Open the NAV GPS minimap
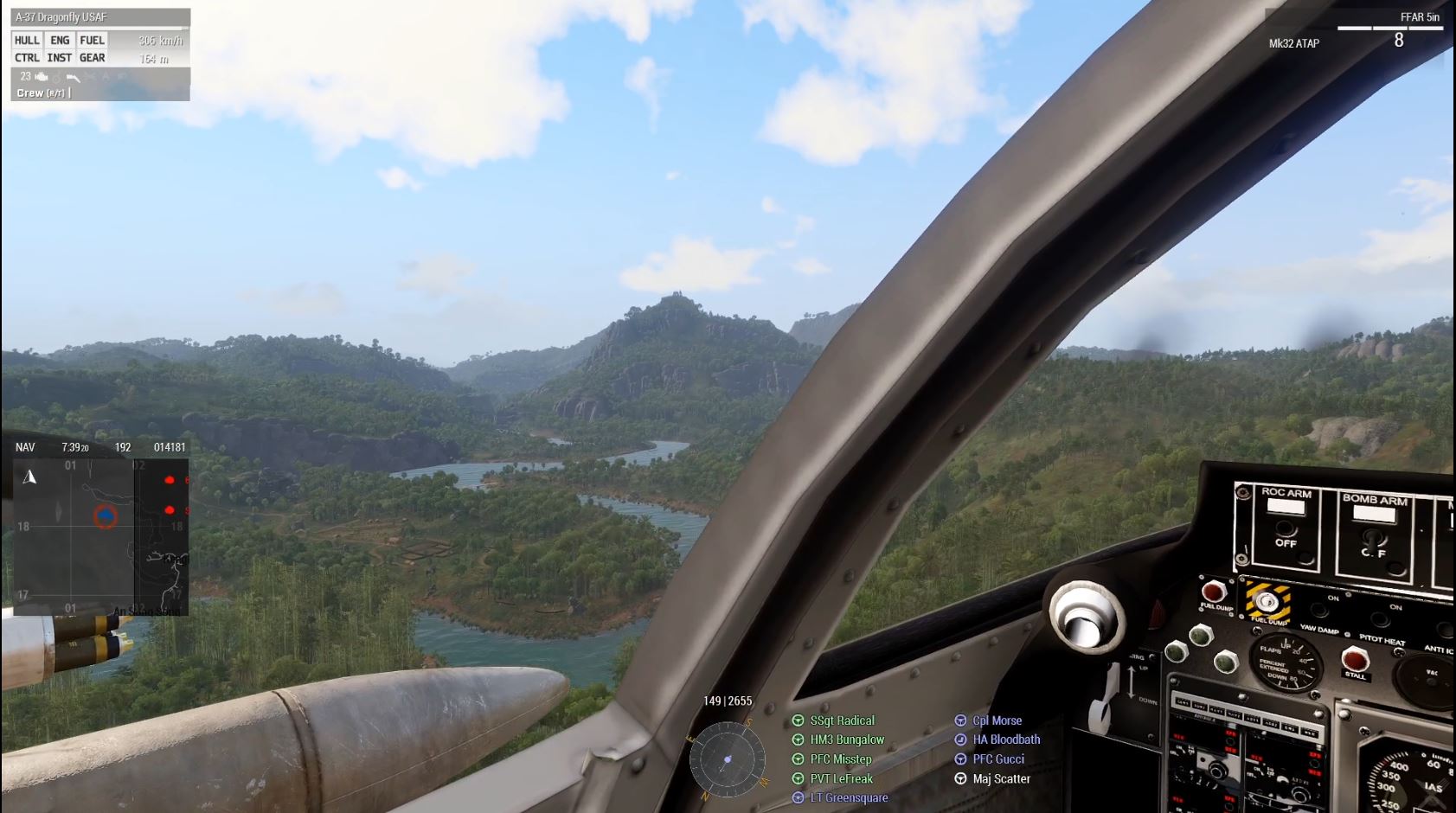 point(100,528)
